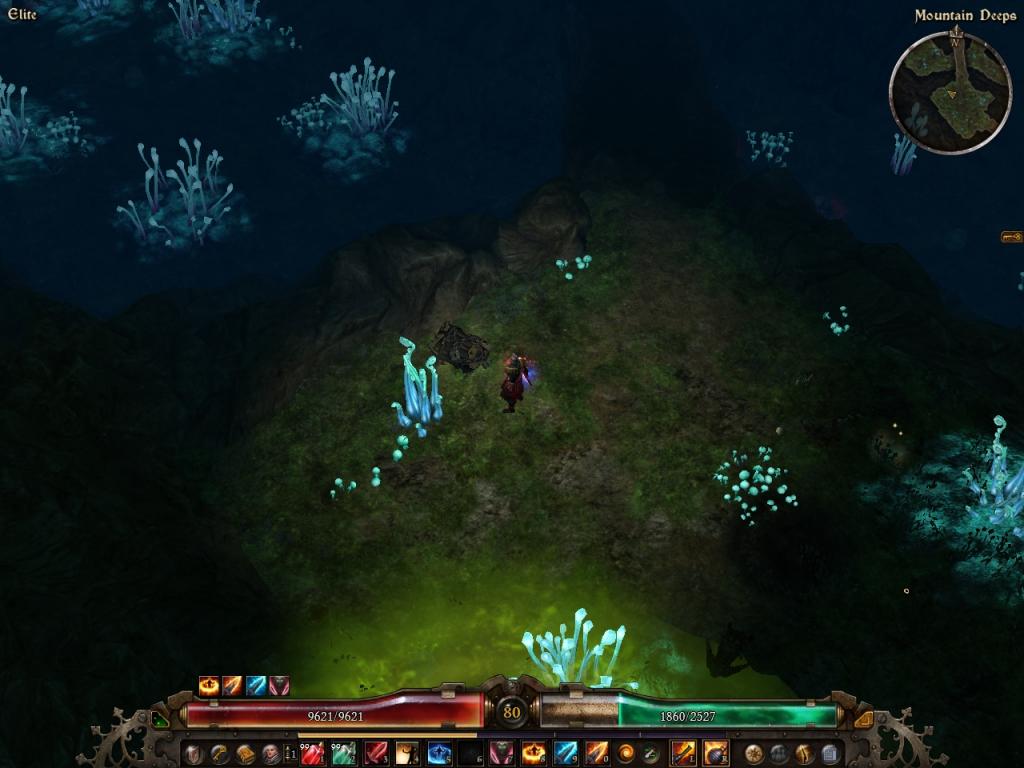Use the red health potion slot

(312, 753)
